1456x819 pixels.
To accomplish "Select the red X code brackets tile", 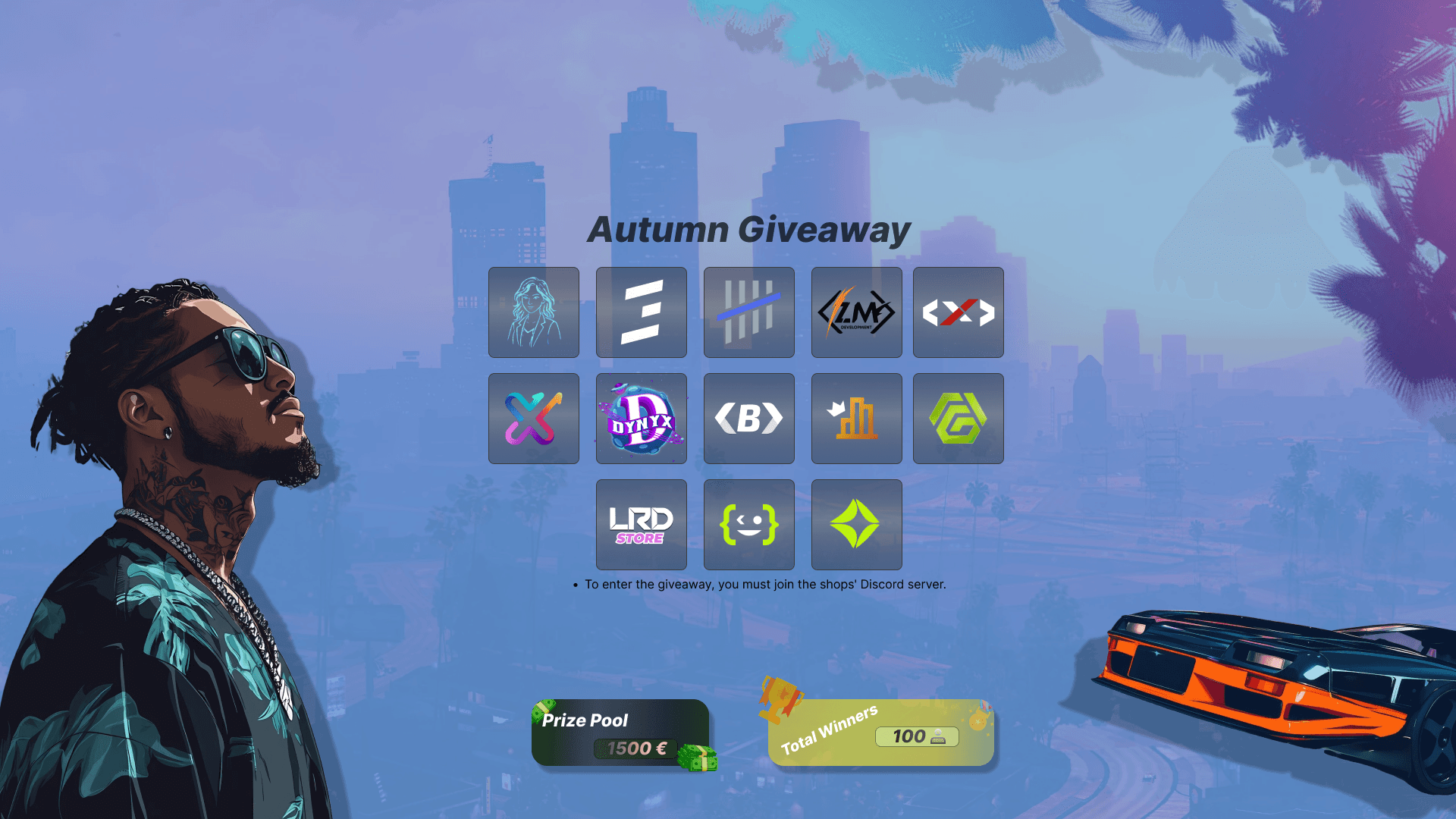I will pos(959,312).
